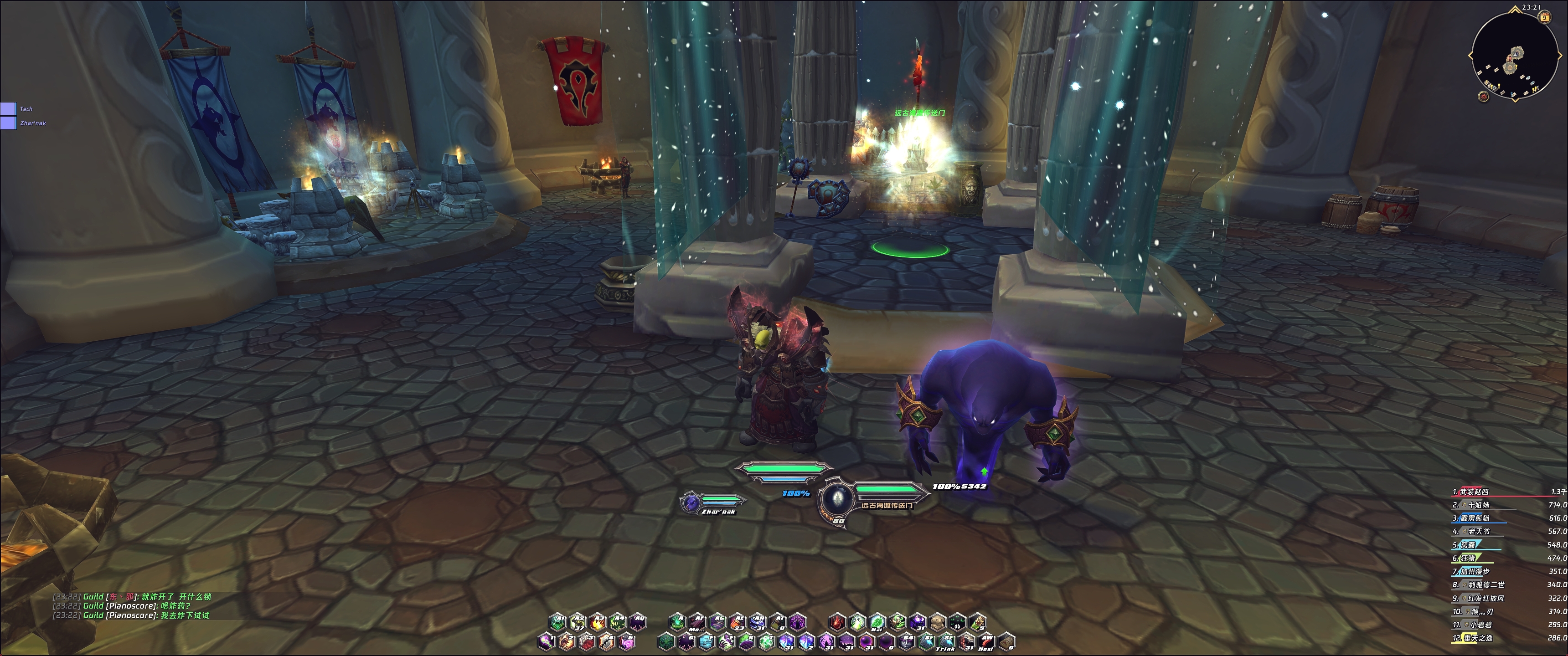Select the Zhar'nak entry in the party list
This screenshot has height=656, width=1568.
click(x=9, y=123)
